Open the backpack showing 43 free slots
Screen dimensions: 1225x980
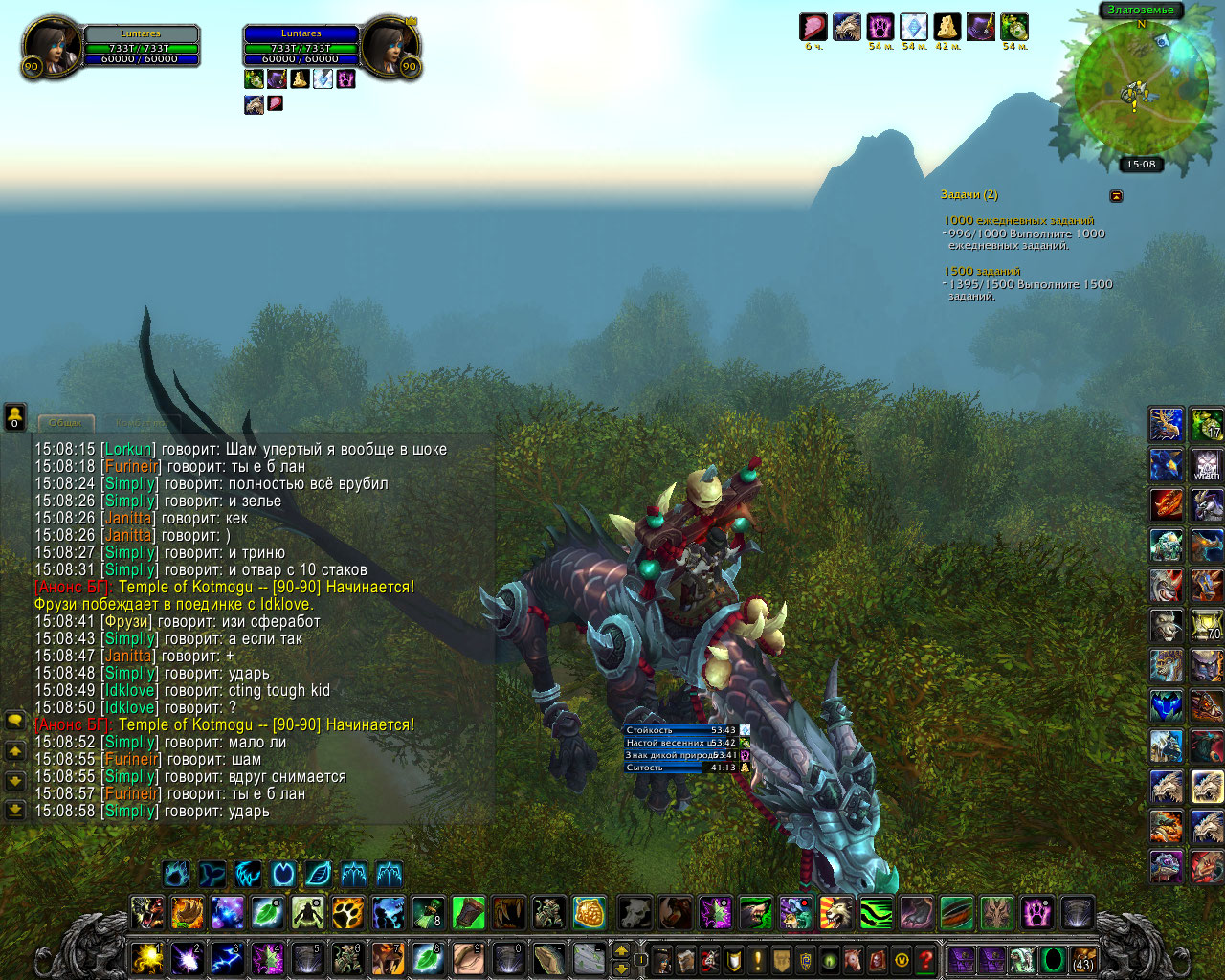[1083, 959]
